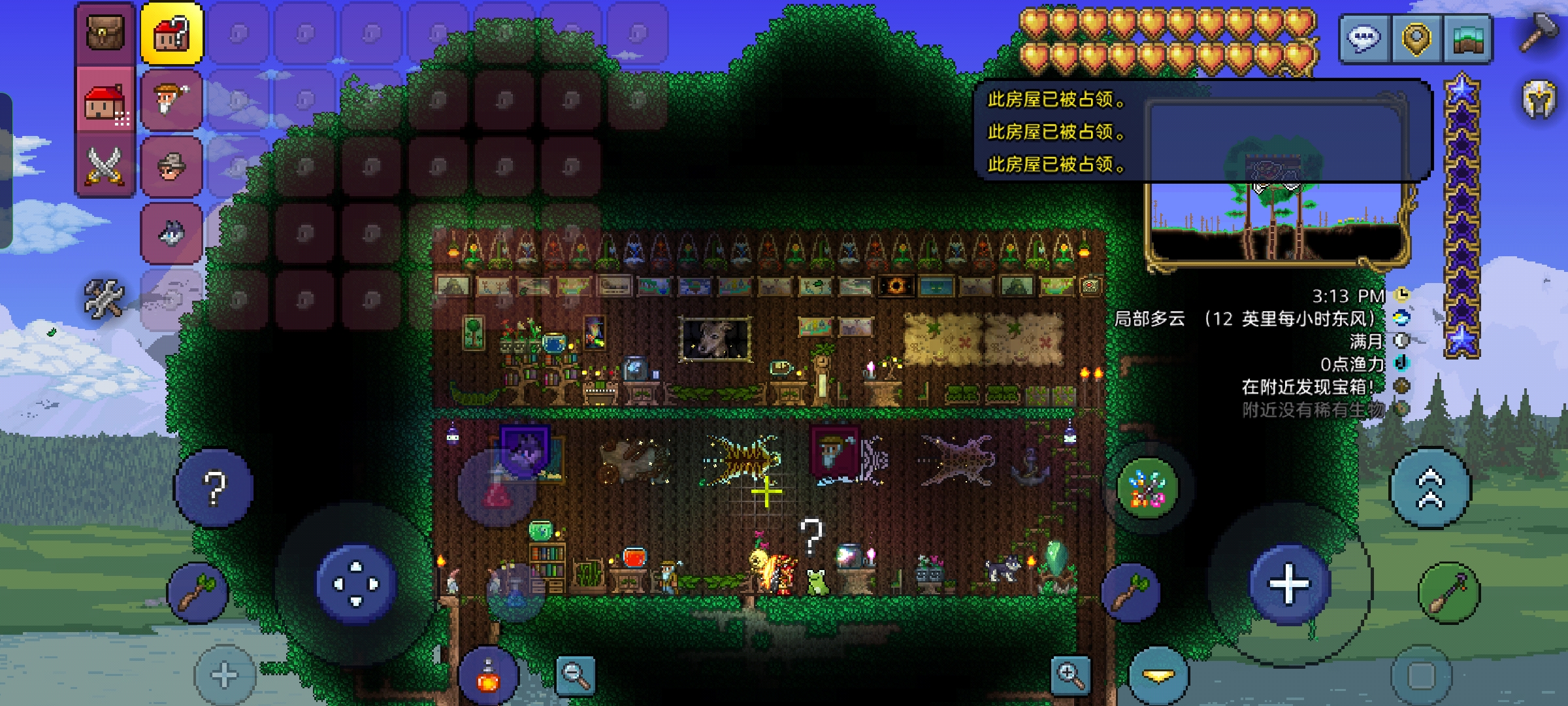1568x706 pixels.
Task: Open the leather bag inventory tab
Action: click(105, 33)
